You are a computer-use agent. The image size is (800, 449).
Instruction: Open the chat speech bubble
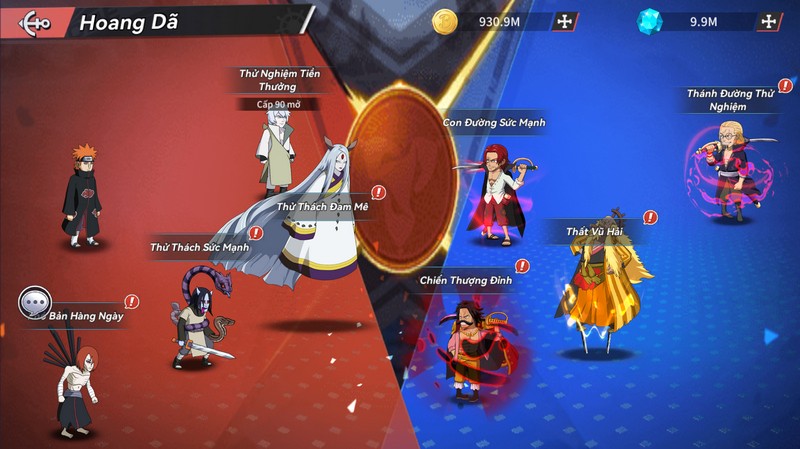click(x=35, y=300)
